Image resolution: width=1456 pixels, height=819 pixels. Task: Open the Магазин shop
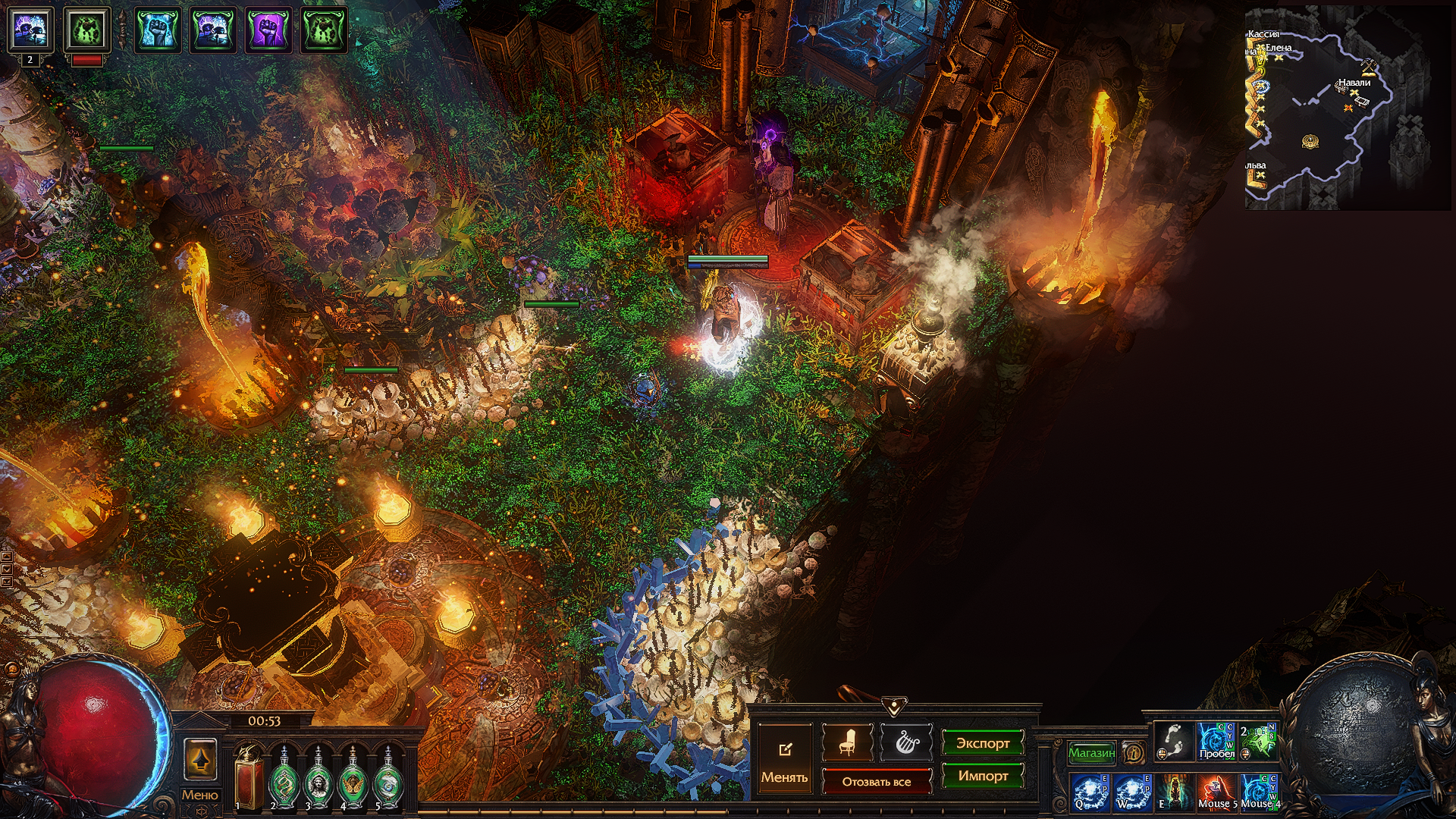(x=1091, y=753)
